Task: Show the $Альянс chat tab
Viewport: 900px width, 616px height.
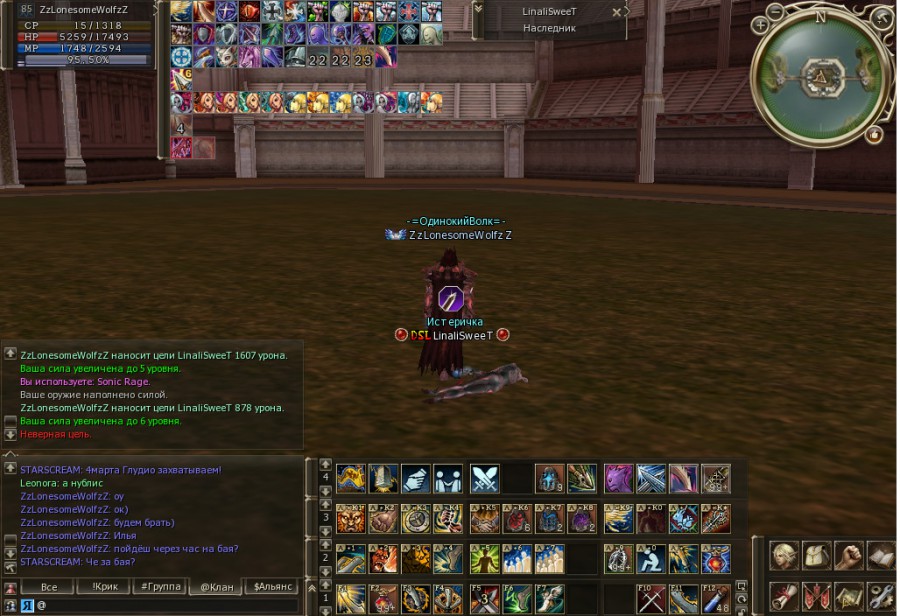Action: click(x=273, y=587)
